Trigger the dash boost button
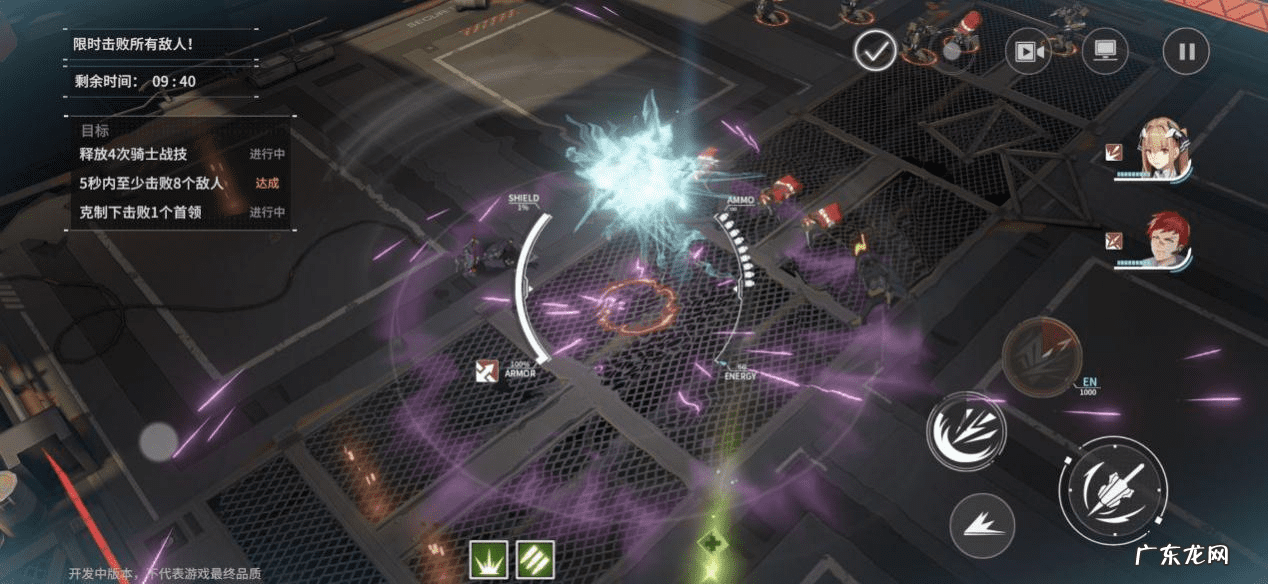Image resolution: width=1268 pixels, height=584 pixels. pyautogui.click(x=981, y=524)
